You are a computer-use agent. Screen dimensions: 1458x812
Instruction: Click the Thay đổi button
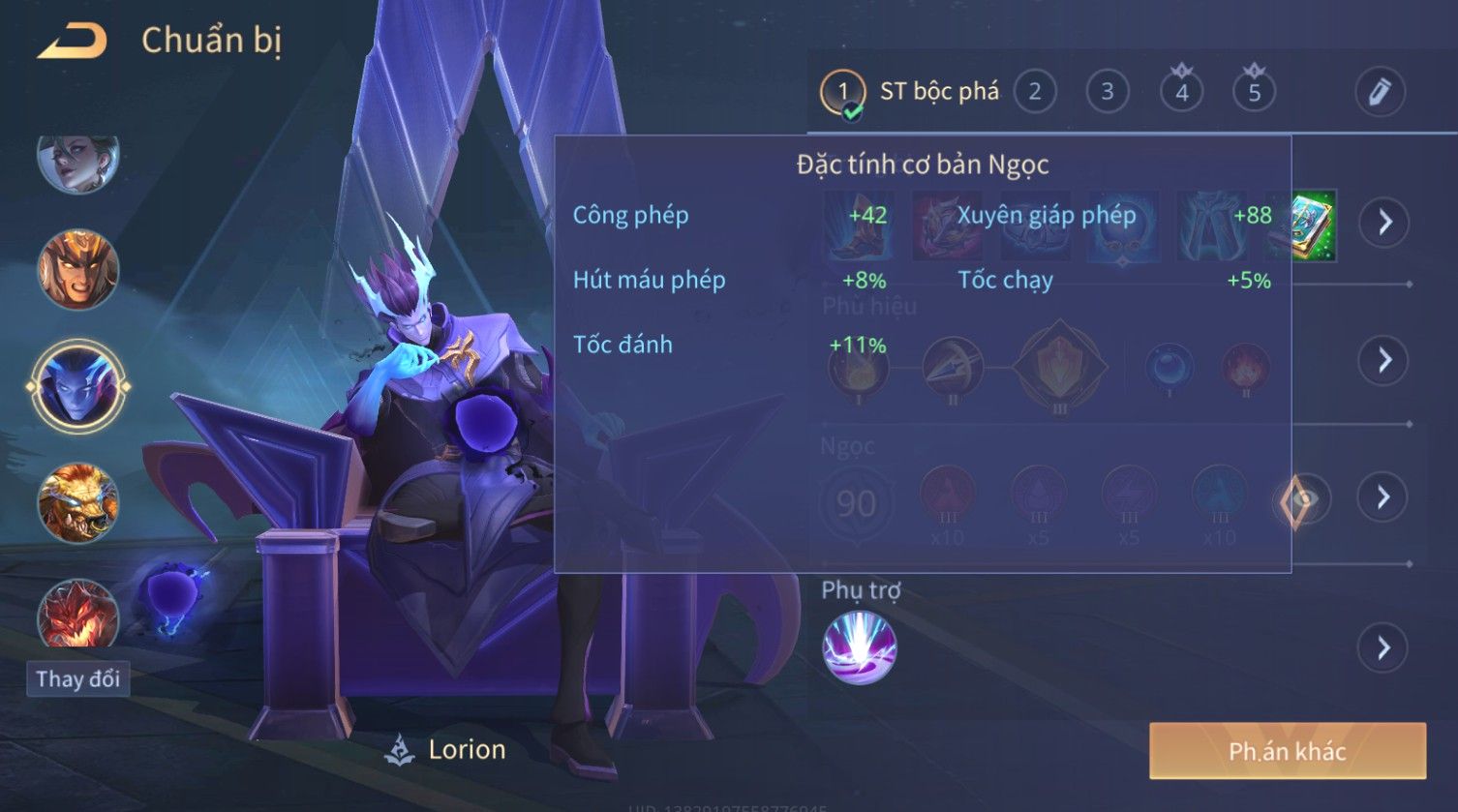pyautogui.click(x=77, y=678)
